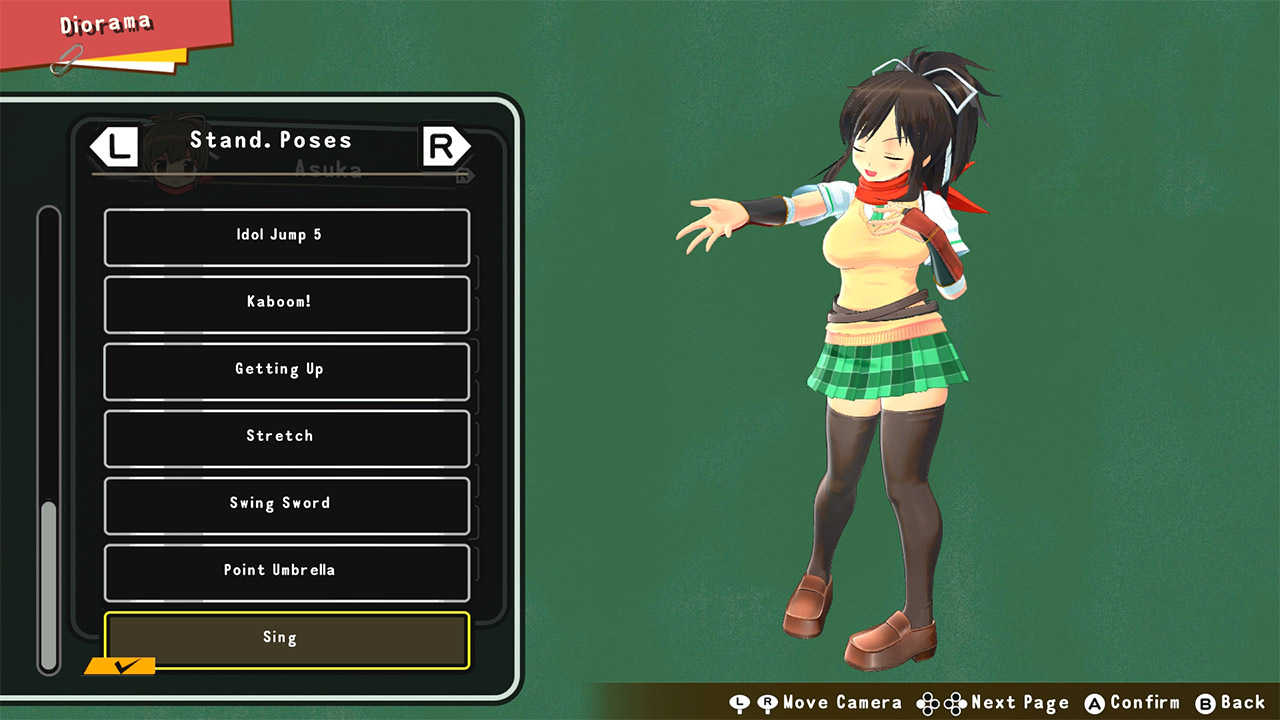Image resolution: width=1280 pixels, height=720 pixels.
Task: Select the Idol Jump 5 pose
Action: click(286, 238)
